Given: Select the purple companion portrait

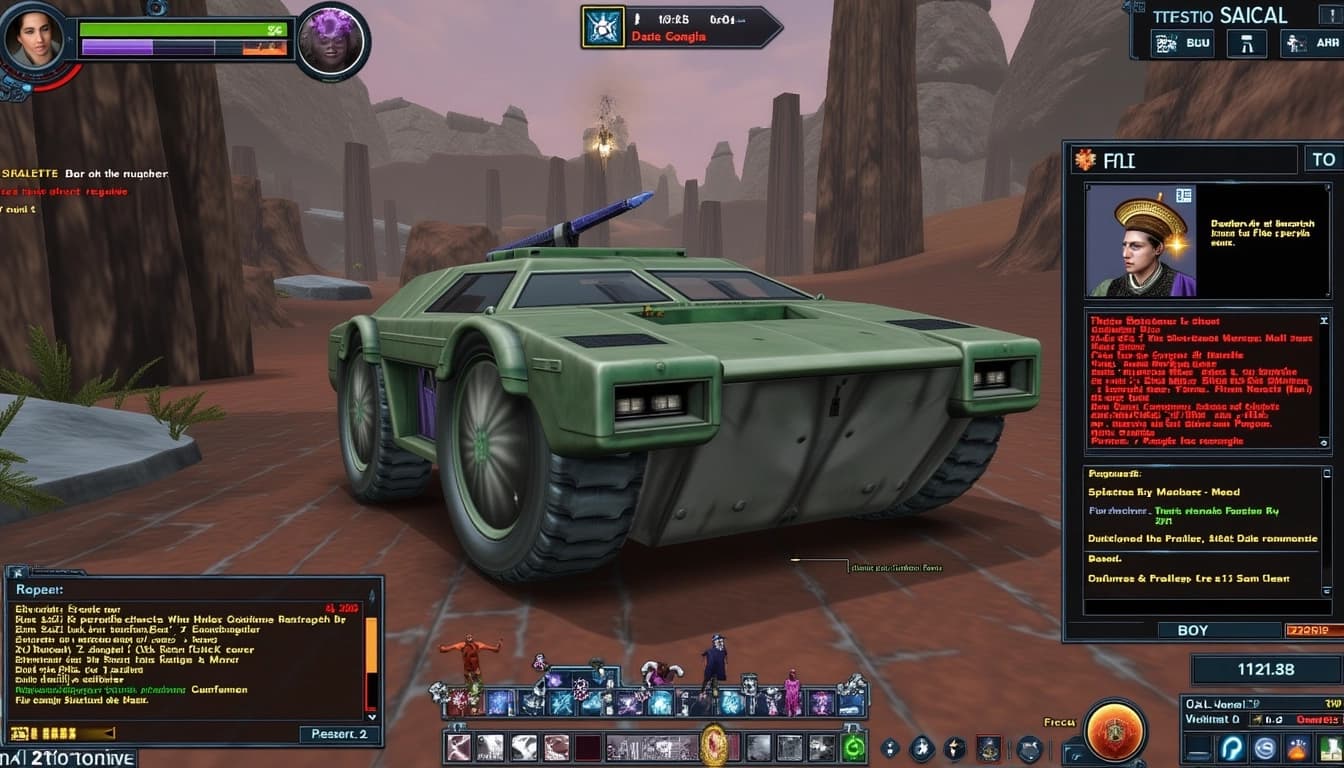Looking at the screenshot, I should pyautogui.click(x=332, y=42).
